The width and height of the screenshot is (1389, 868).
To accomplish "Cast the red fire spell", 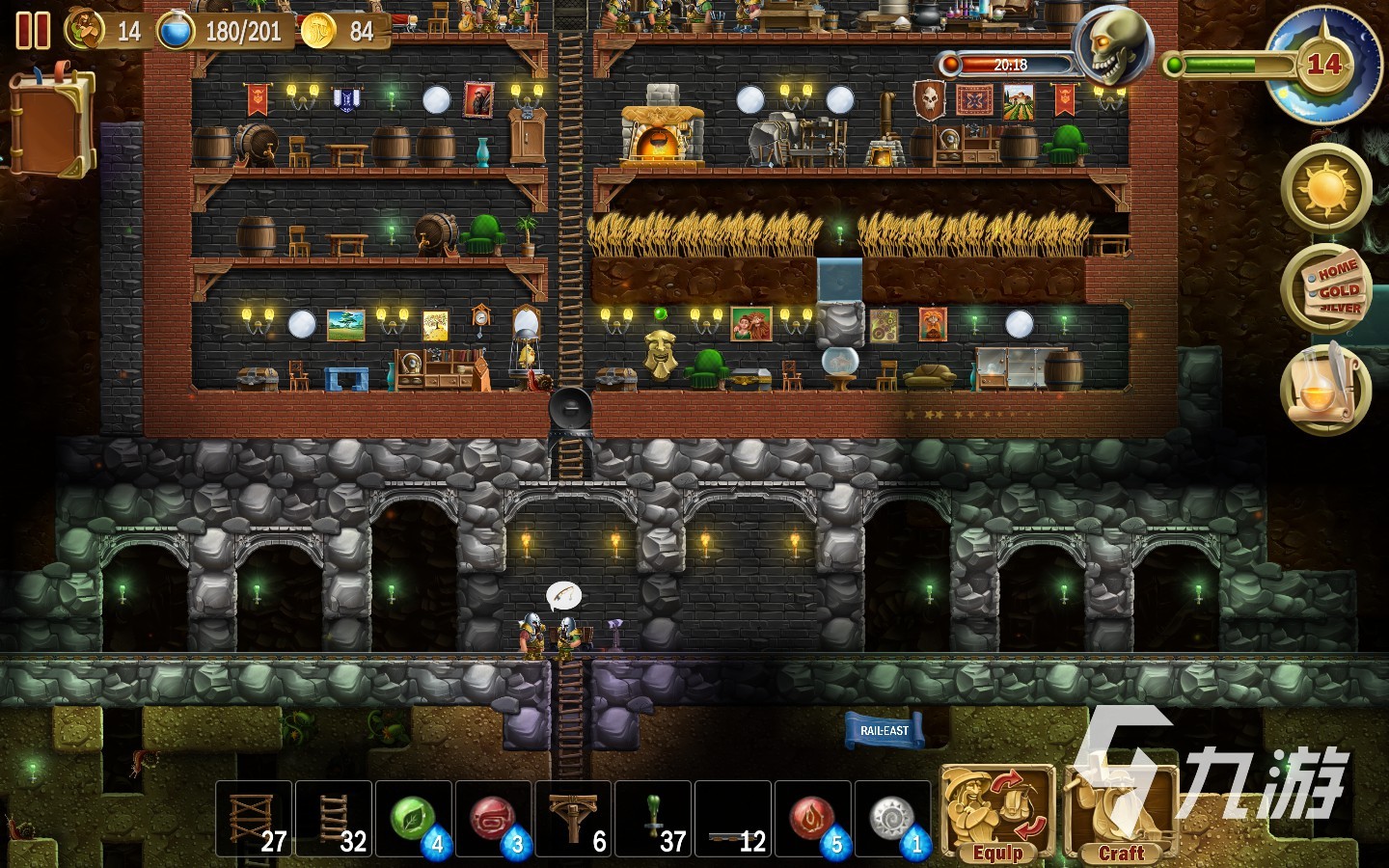I will coord(813,819).
